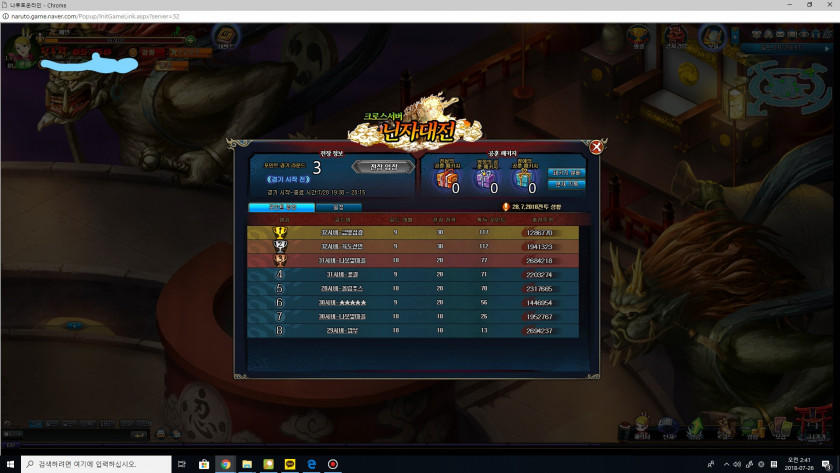Click the Windows taskbar search box
Image resolution: width=840 pixels, height=473 pixels.
coord(95,465)
